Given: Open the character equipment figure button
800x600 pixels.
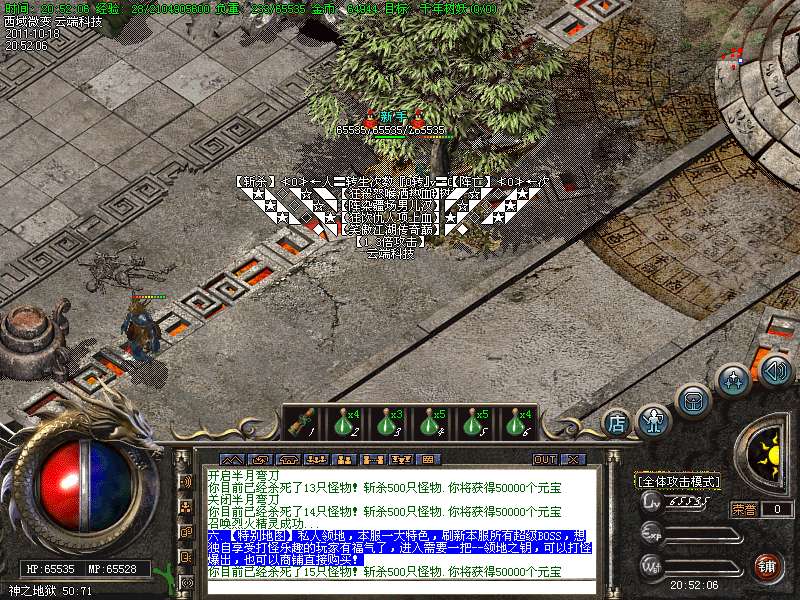Looking at the screenshot, I should pos(654,421).
